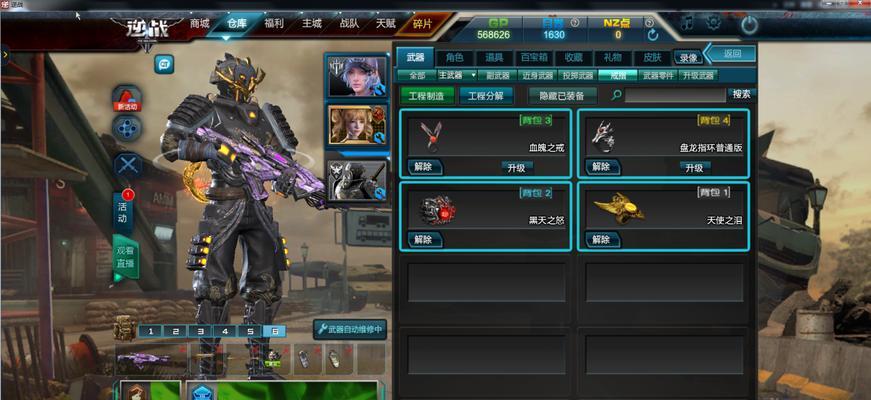Image resolution: width=871 pixels, height=400 pixels.
Task: Switch to the 道具 items tab
Action: pos(494,58)
